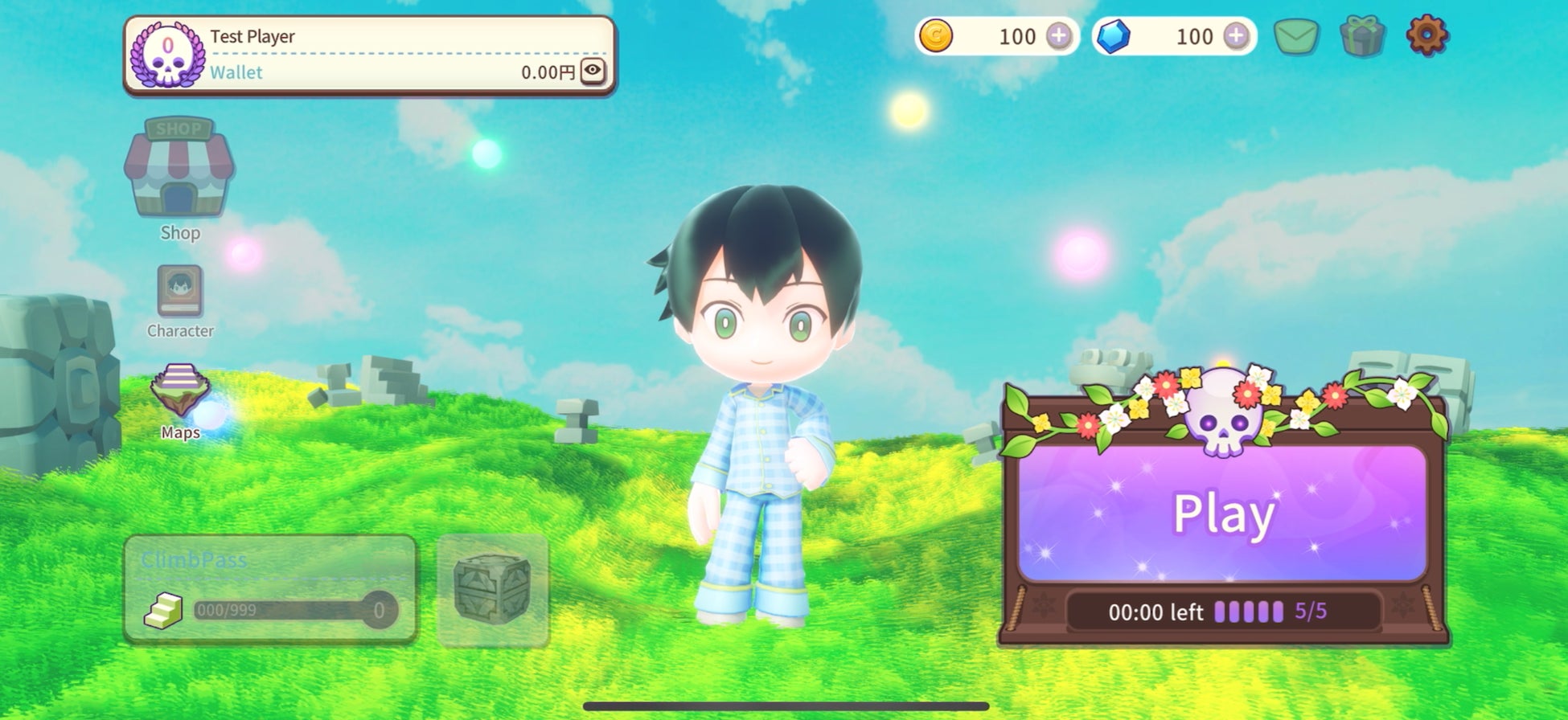This screenshot has width=1568, height=720.
Task: Open settings with the gear icon
Action: [1427, 36]
